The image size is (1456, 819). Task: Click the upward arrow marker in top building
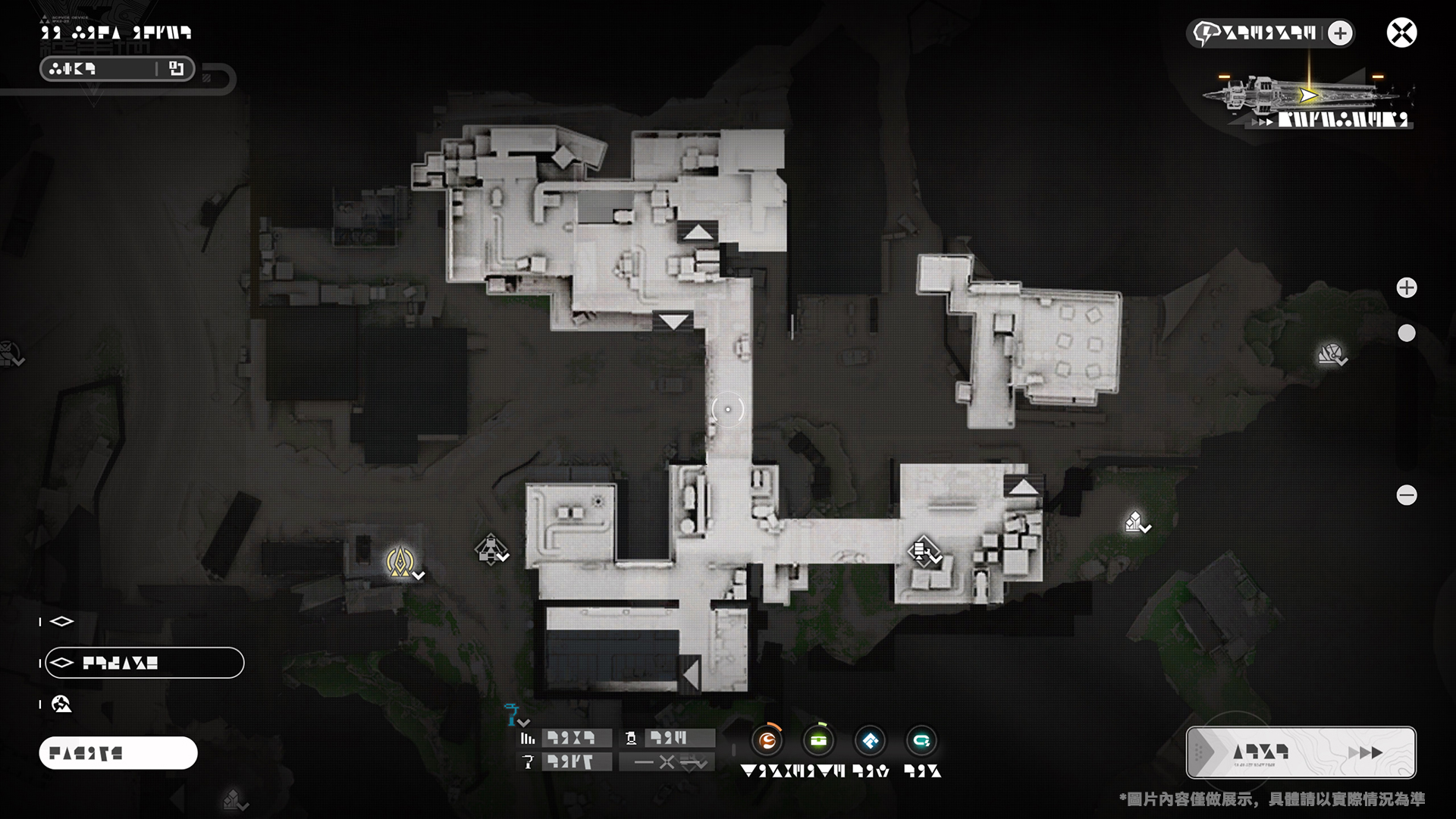(x=698, y=232)
